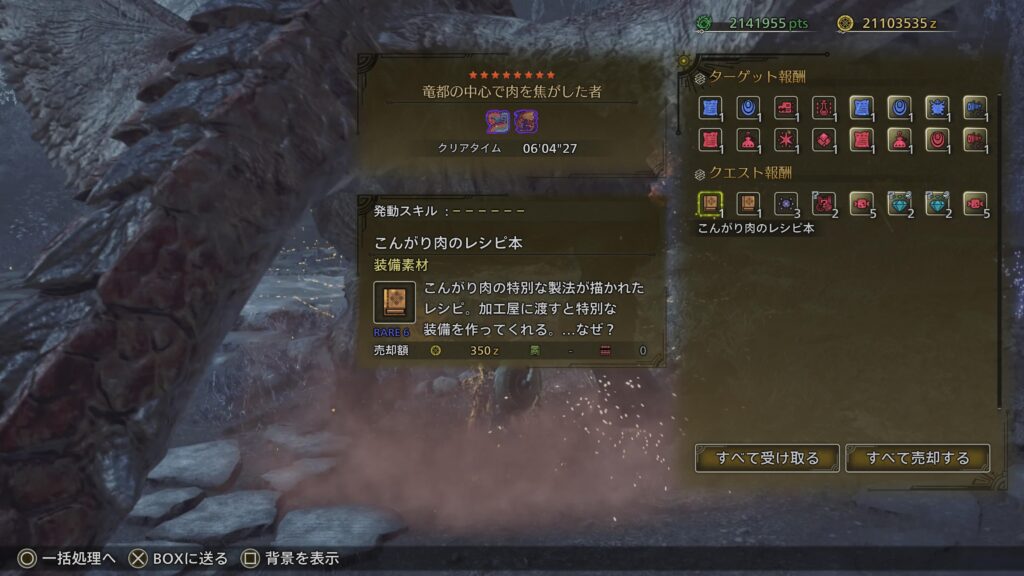This screenshot has height=576, width=1024.
Task: Select the highlighted こんがり肉のレシピ本 reward slot
Action: coord(709,204)
